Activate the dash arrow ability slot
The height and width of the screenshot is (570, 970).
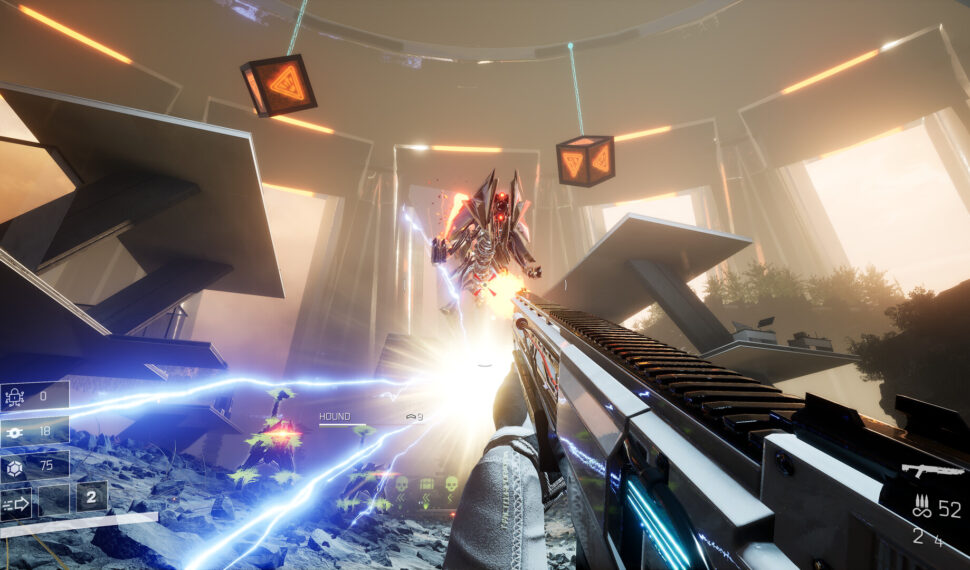[x=16, y=502]
